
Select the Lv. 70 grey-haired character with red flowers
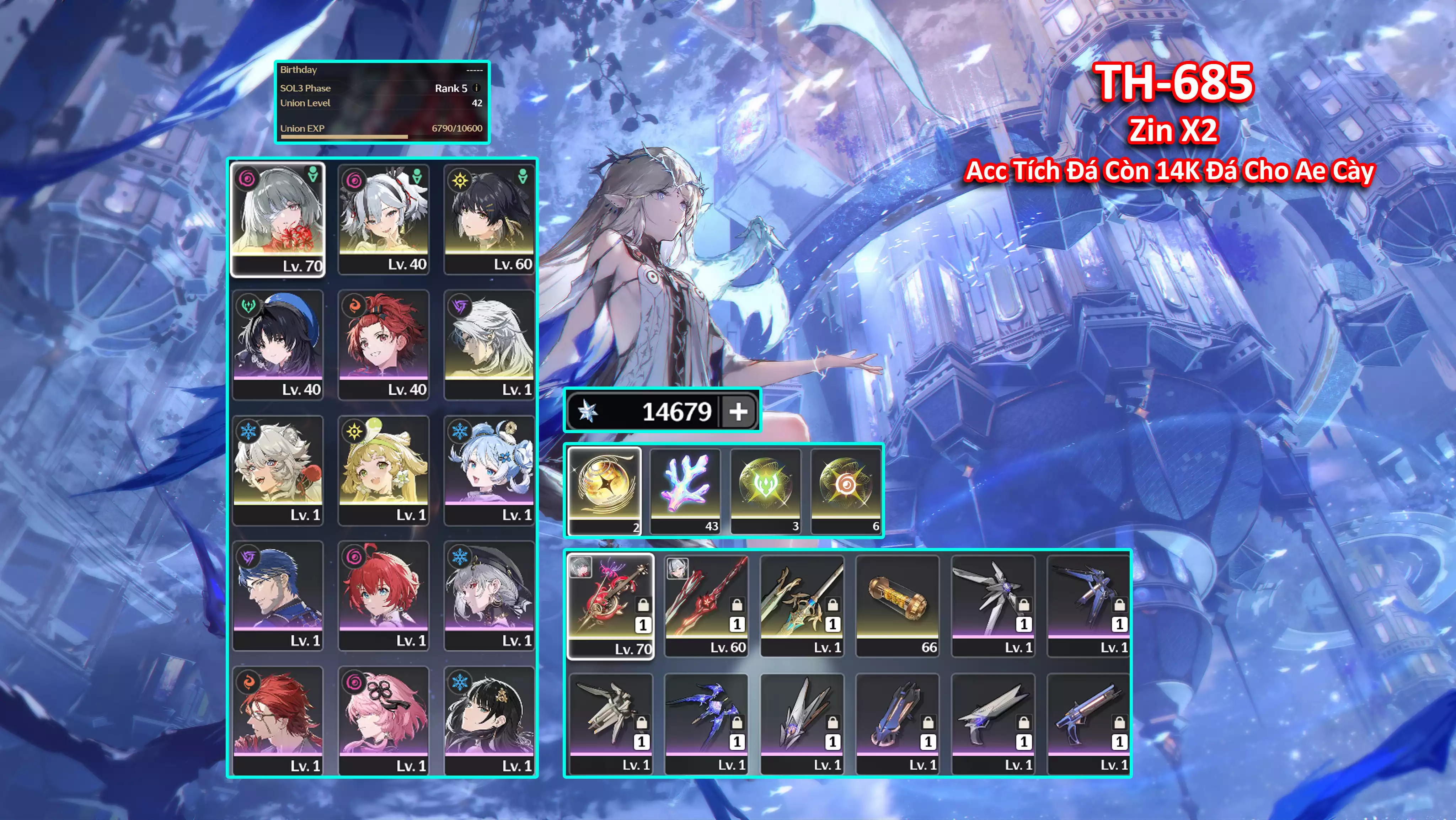278,219
